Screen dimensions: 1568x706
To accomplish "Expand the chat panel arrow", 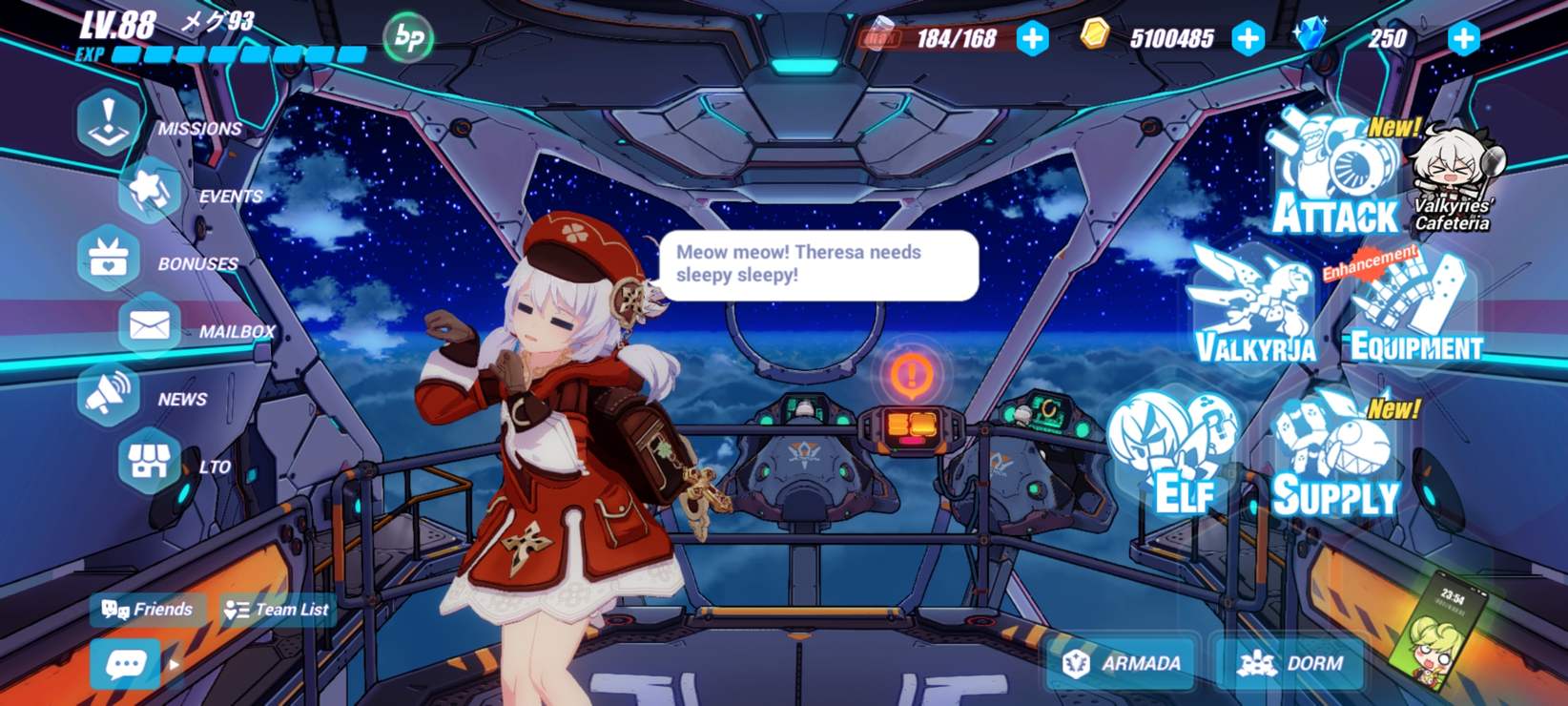I will (175, 665).
